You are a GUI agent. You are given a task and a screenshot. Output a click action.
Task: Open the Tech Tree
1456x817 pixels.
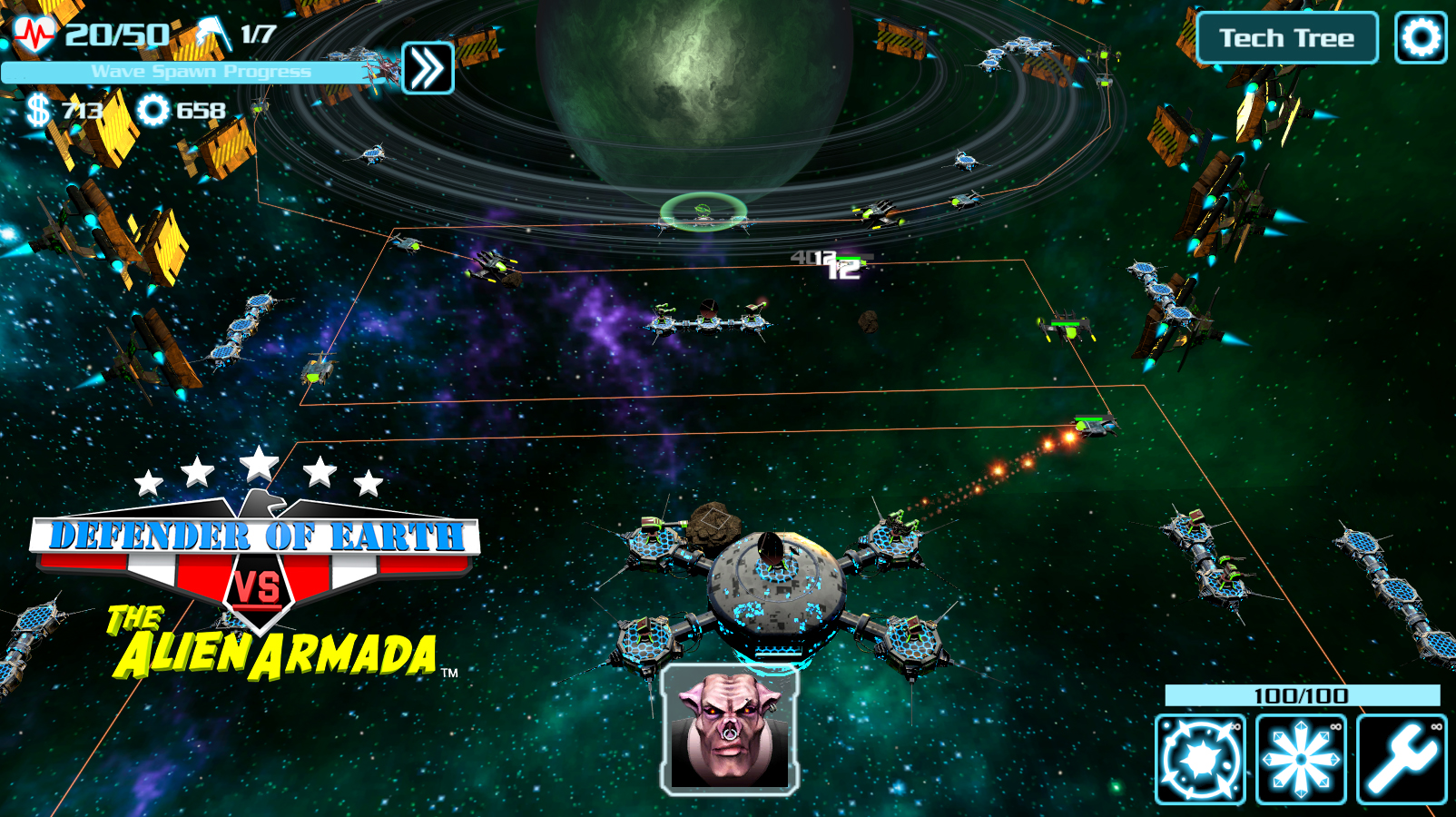pos(1287,38)
